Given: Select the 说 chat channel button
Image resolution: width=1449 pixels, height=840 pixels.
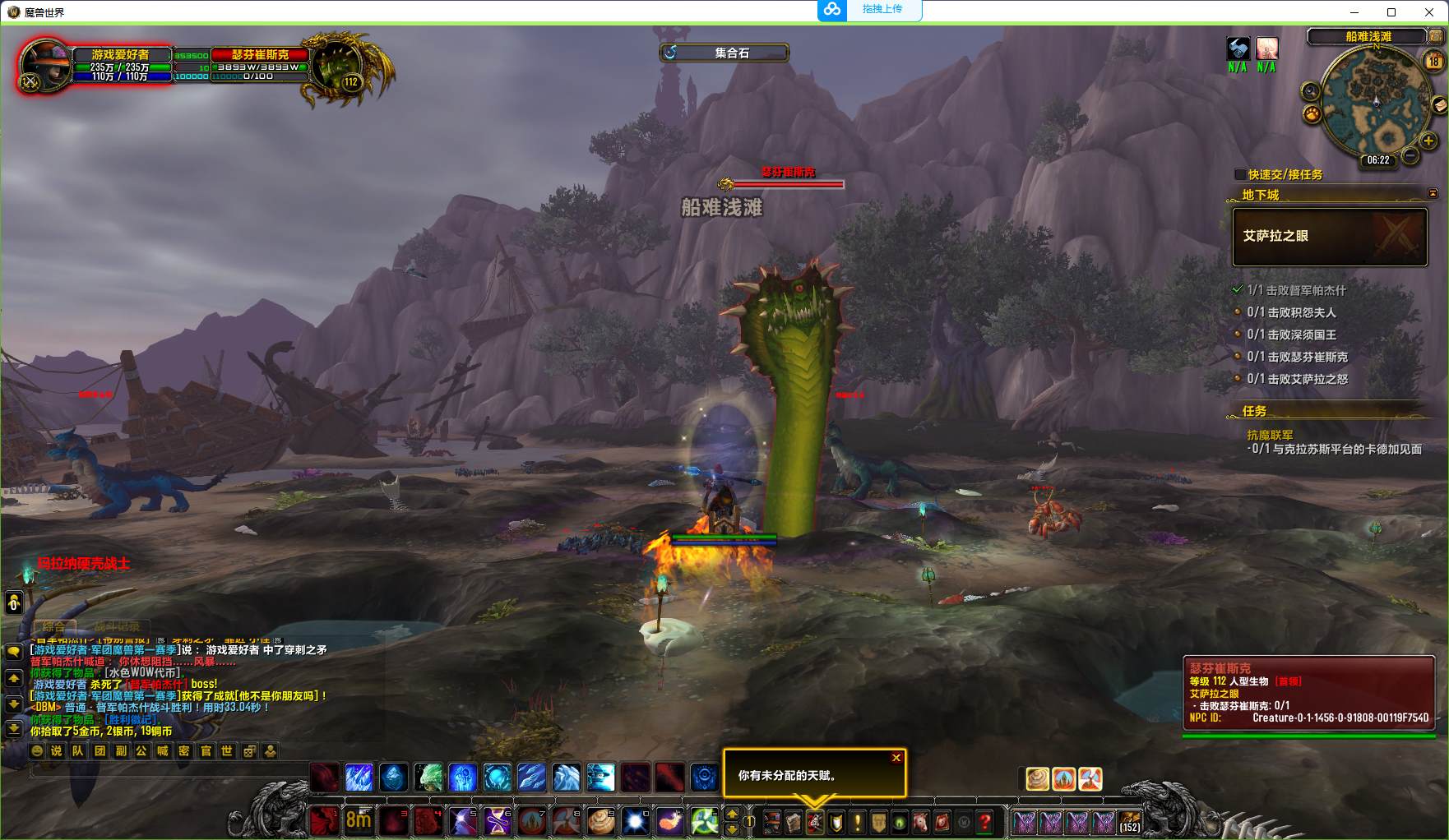Looking at the screenshot, I should (x=57, y=750).
